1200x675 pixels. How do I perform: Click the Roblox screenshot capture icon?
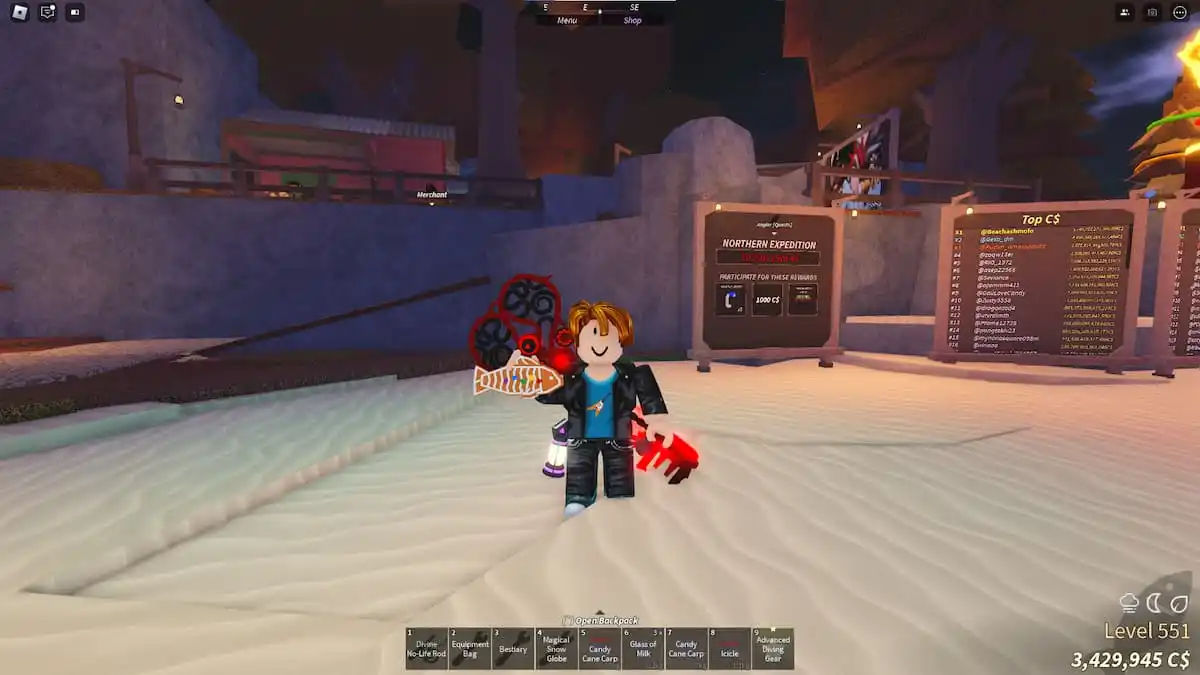[1152, 13]
